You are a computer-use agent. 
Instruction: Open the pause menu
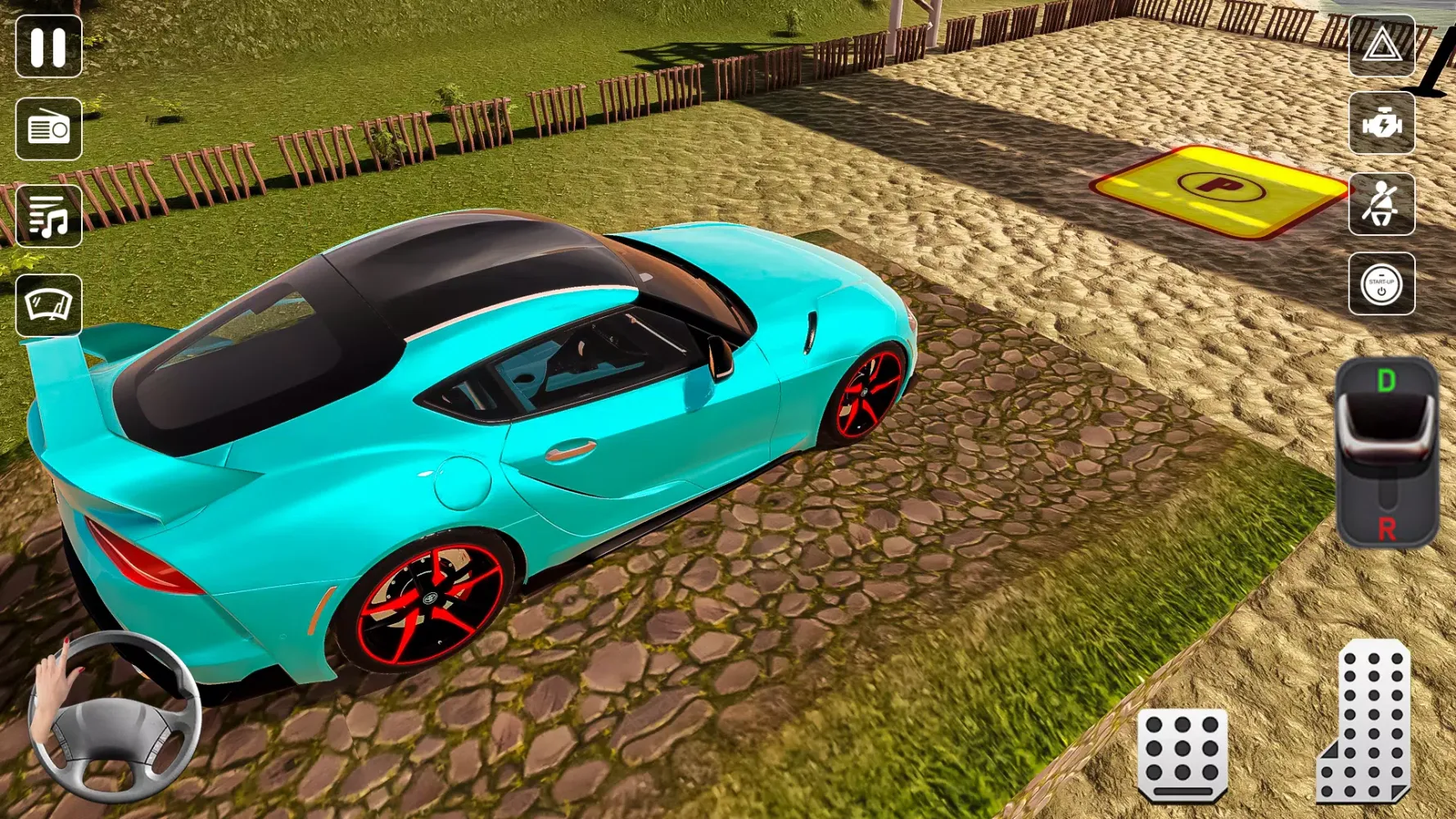tap(49, 47)
